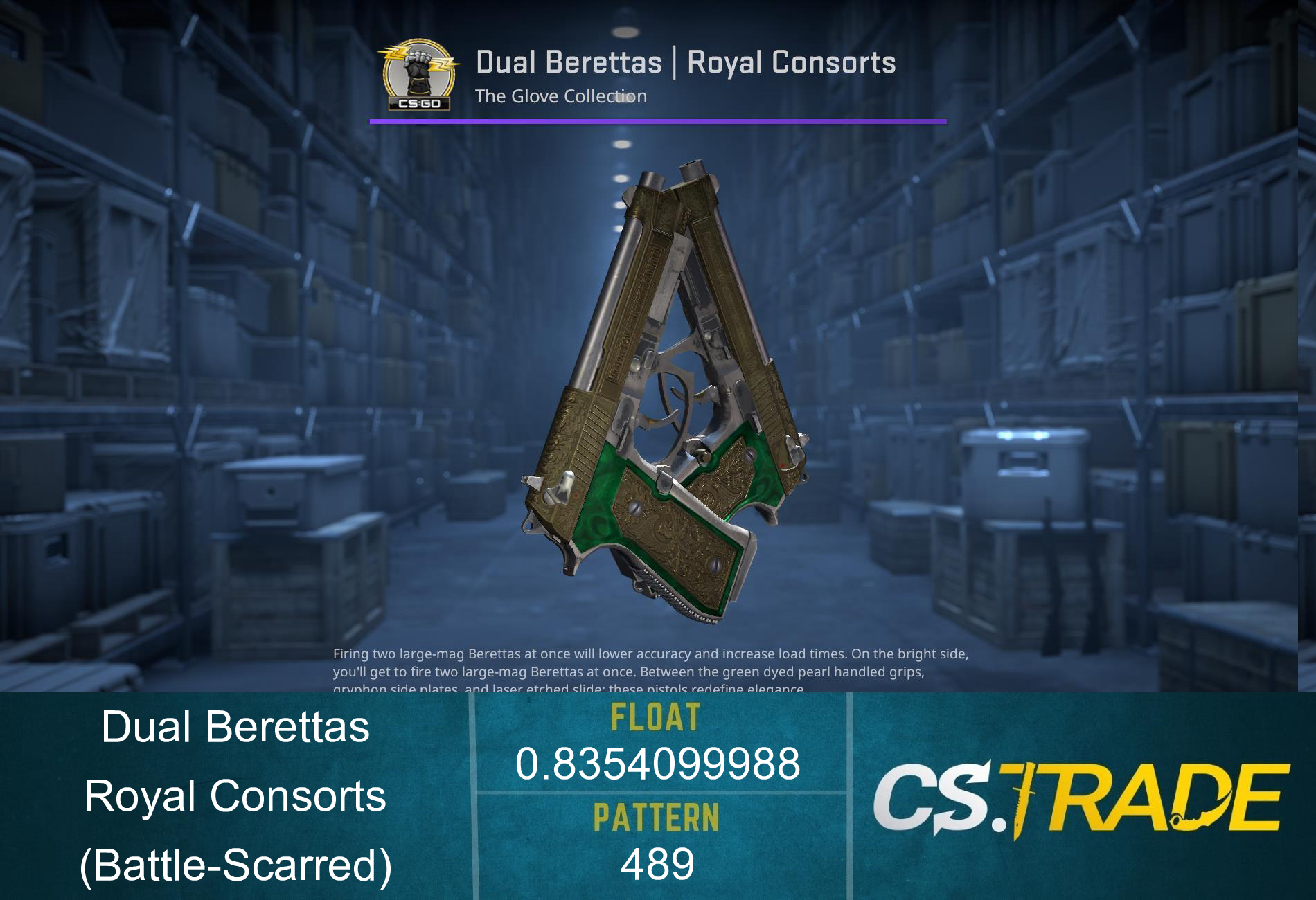The height and width of the screenshot is (900, 1316).
Task: Open The Glove Collection details
Action: click(x=561, y=97)
